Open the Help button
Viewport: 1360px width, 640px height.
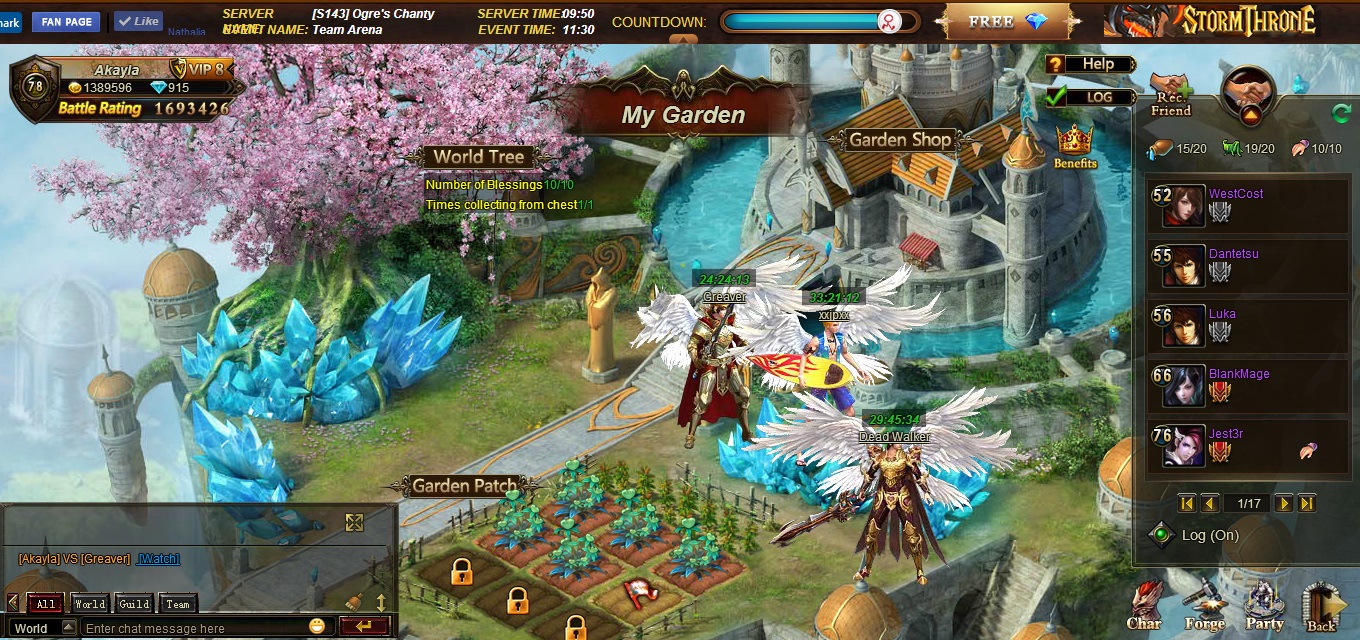(x=1090, y=64)
